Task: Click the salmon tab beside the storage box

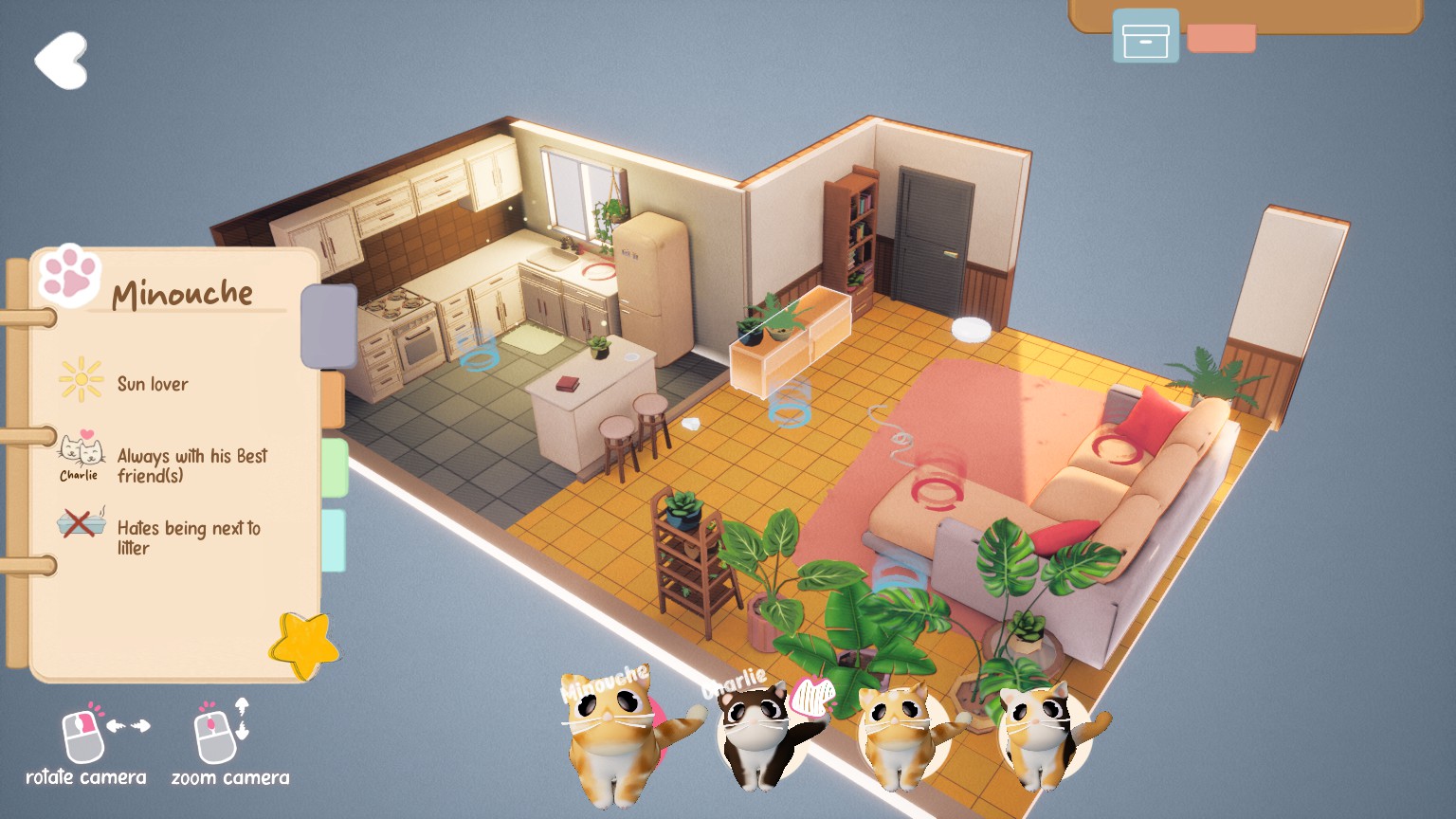Action: [x=1221, y=38]
